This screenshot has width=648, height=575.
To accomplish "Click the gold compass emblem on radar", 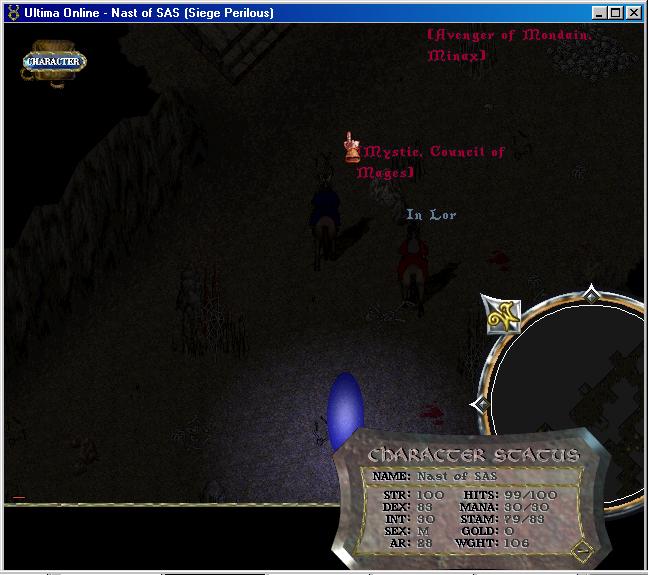I will pos(502,316).
